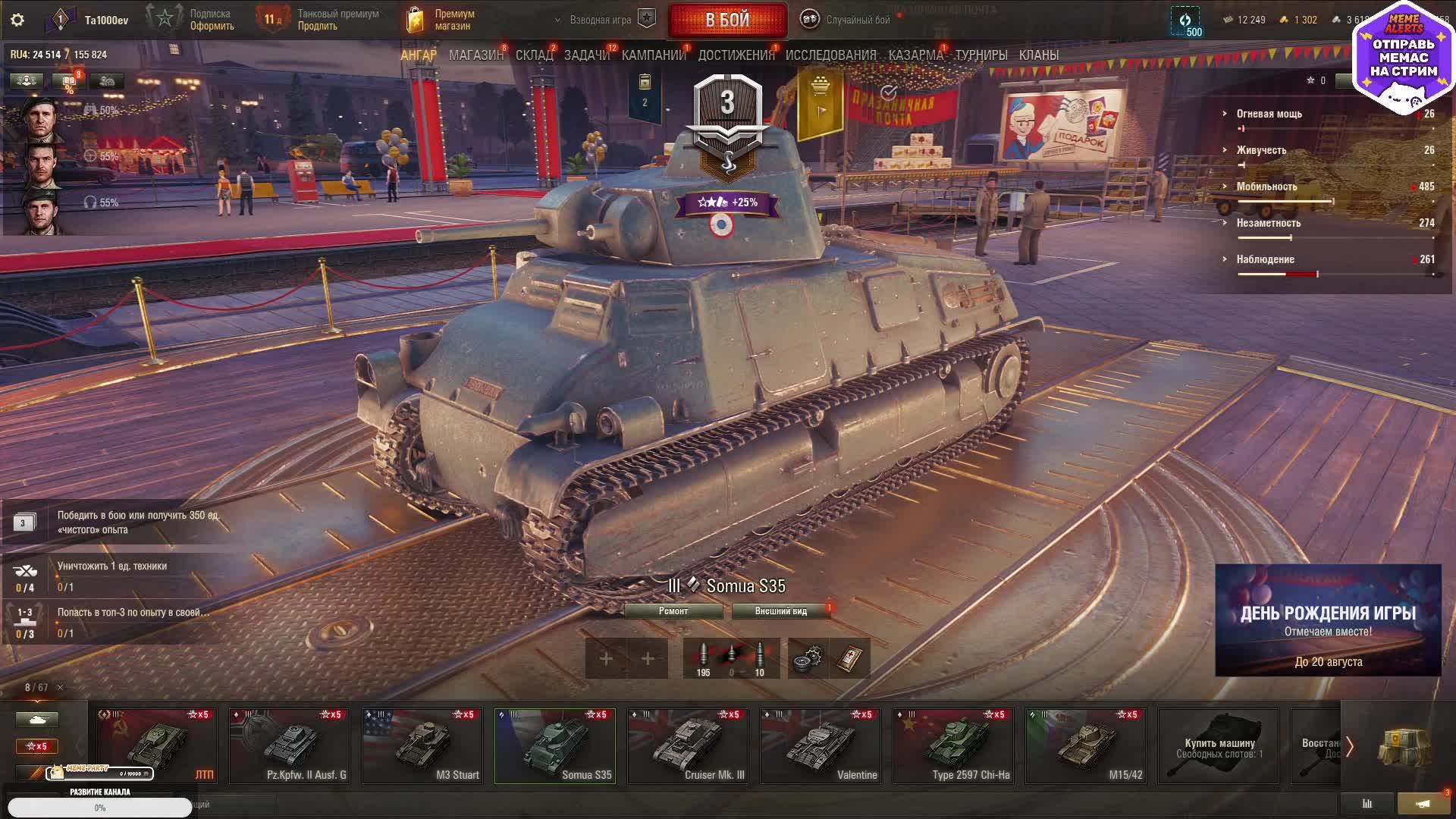
Task: Open the ИССЛЕДОВАНИЯ tab
Action: [830, 55]
